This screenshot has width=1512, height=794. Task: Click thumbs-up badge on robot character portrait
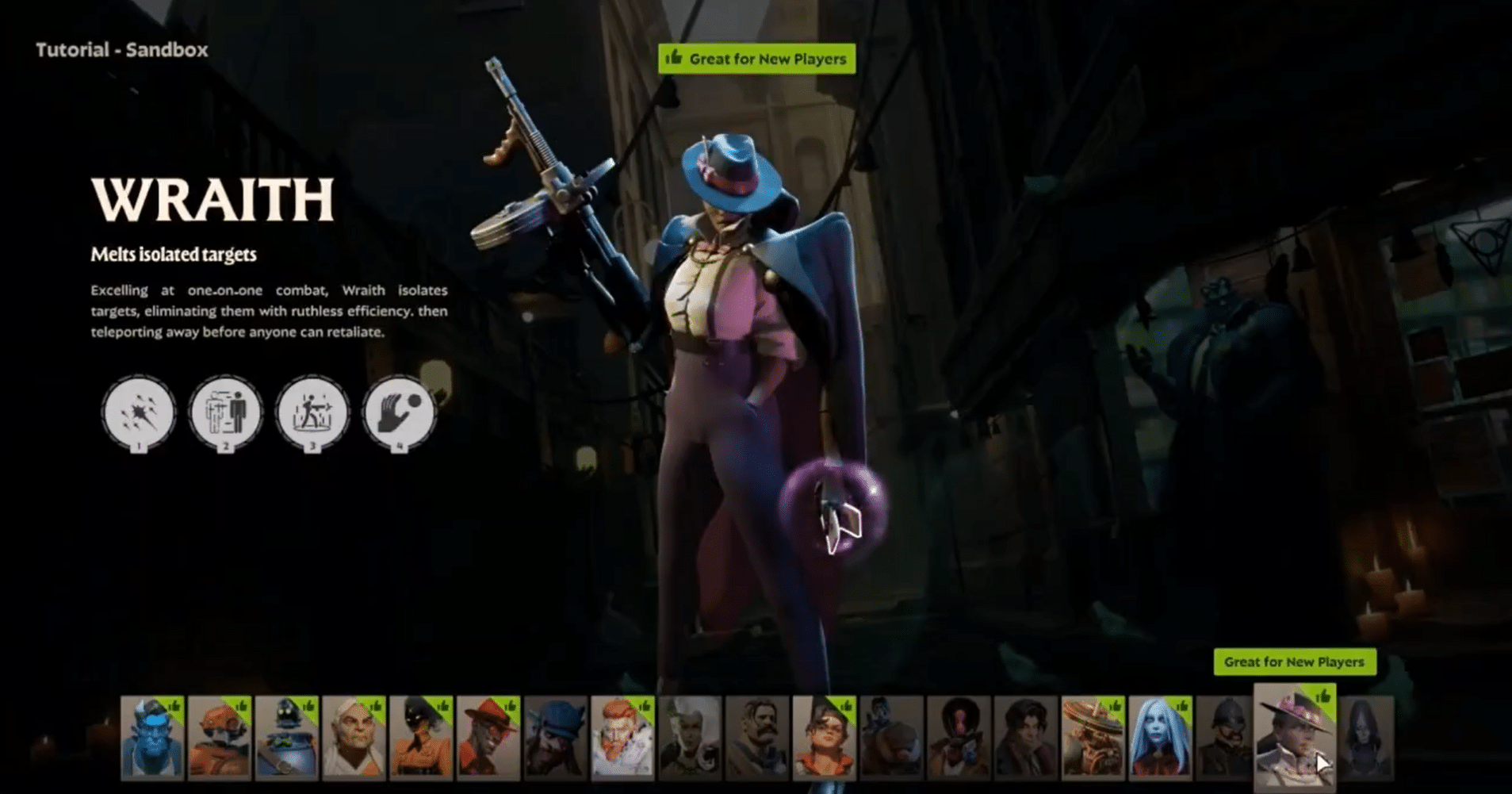point(241,706)
